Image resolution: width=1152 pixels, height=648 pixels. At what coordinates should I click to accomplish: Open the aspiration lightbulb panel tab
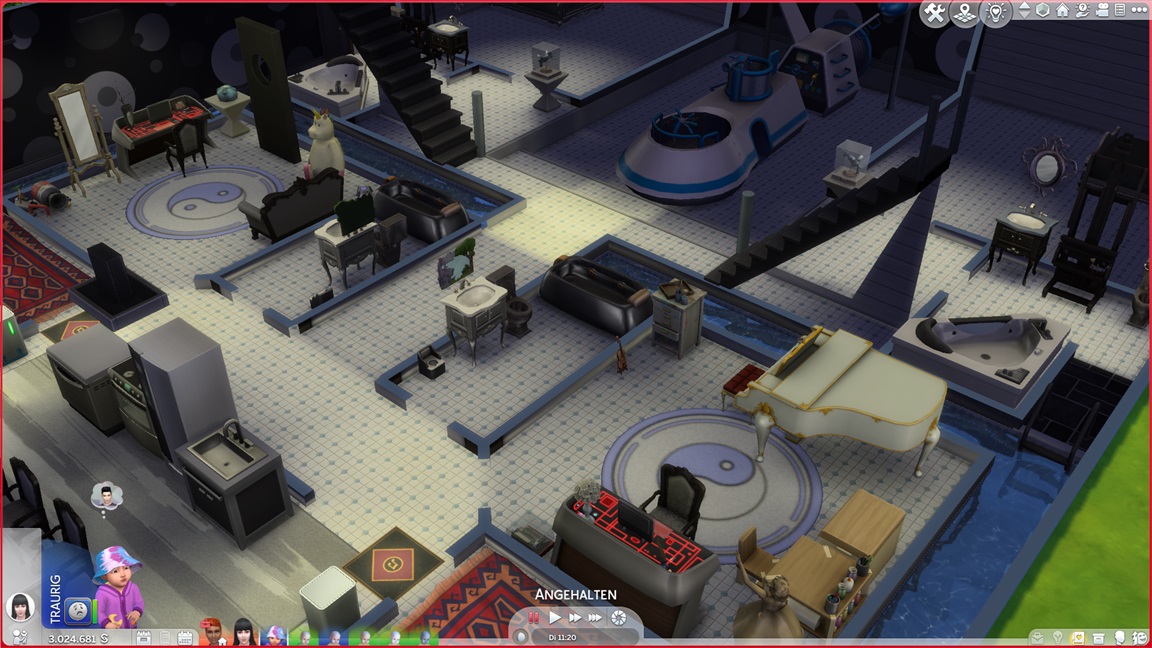(1058, 637)
